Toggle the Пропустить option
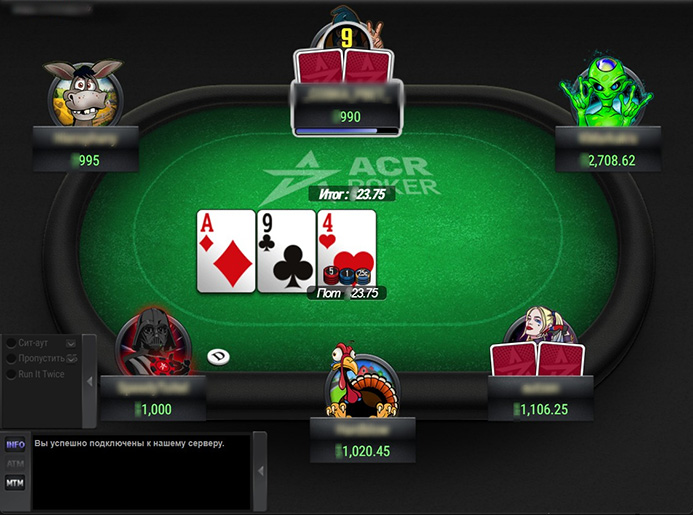This screenshot has height=515, width=693. [12, 358]
